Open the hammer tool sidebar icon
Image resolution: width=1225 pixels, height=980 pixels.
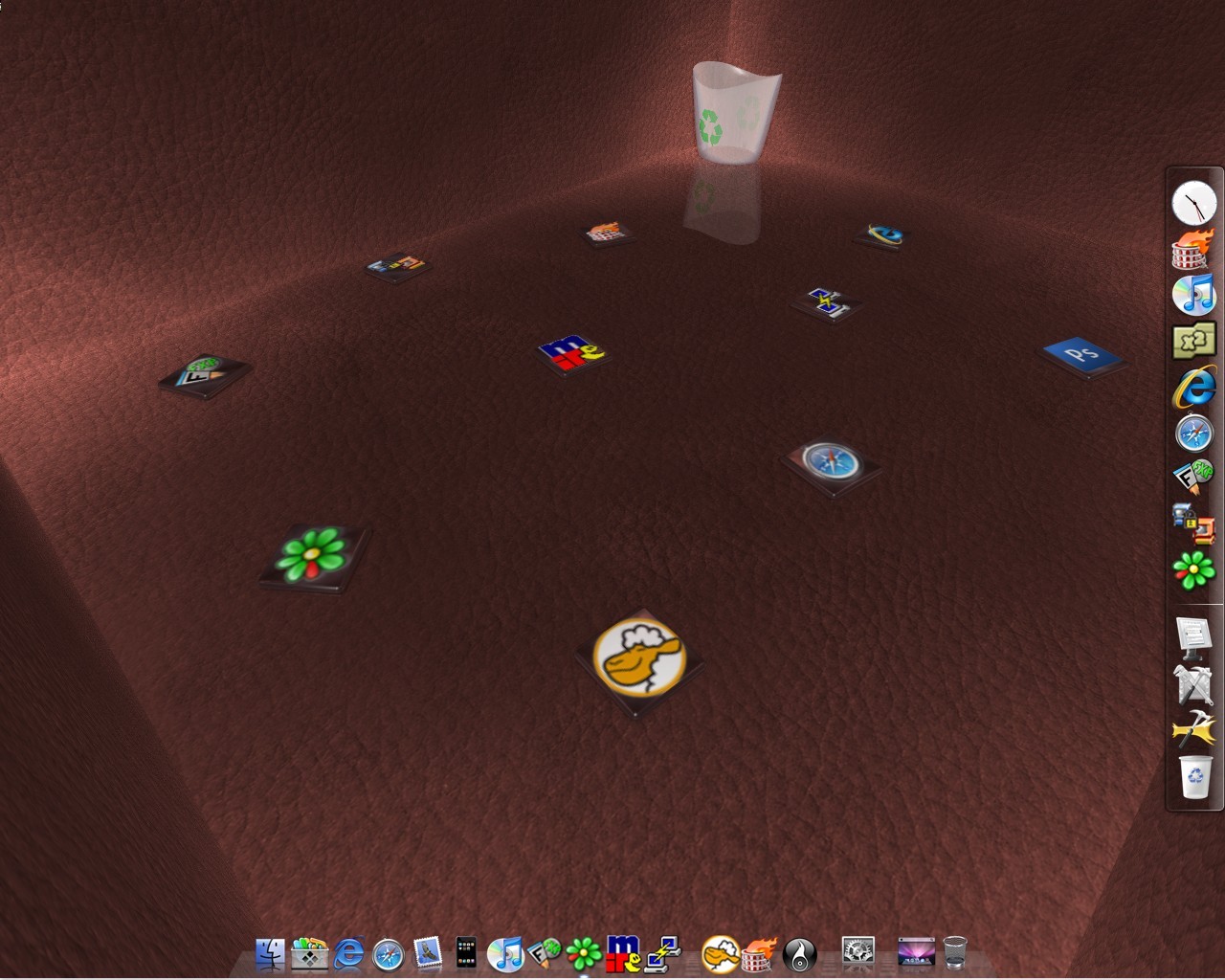tap(1193, 731)
